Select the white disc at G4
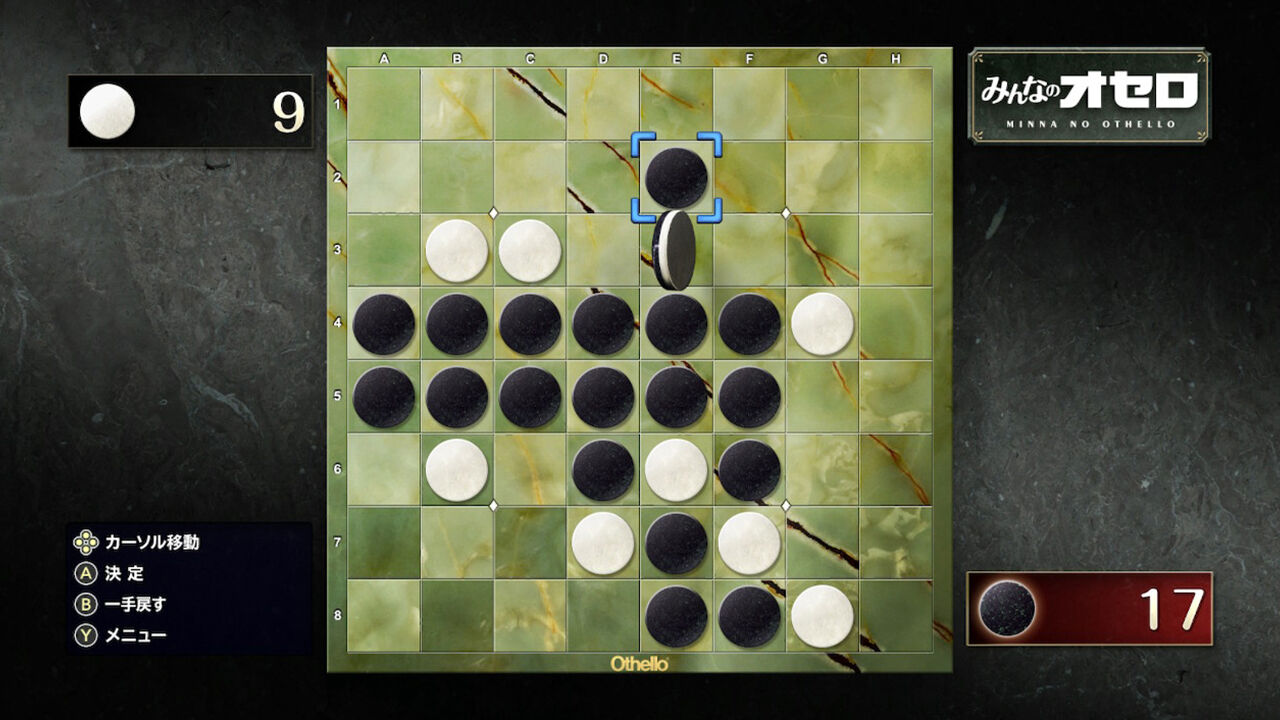The width and height of the screenshot is (1280, 720). [x=820, y=324]
